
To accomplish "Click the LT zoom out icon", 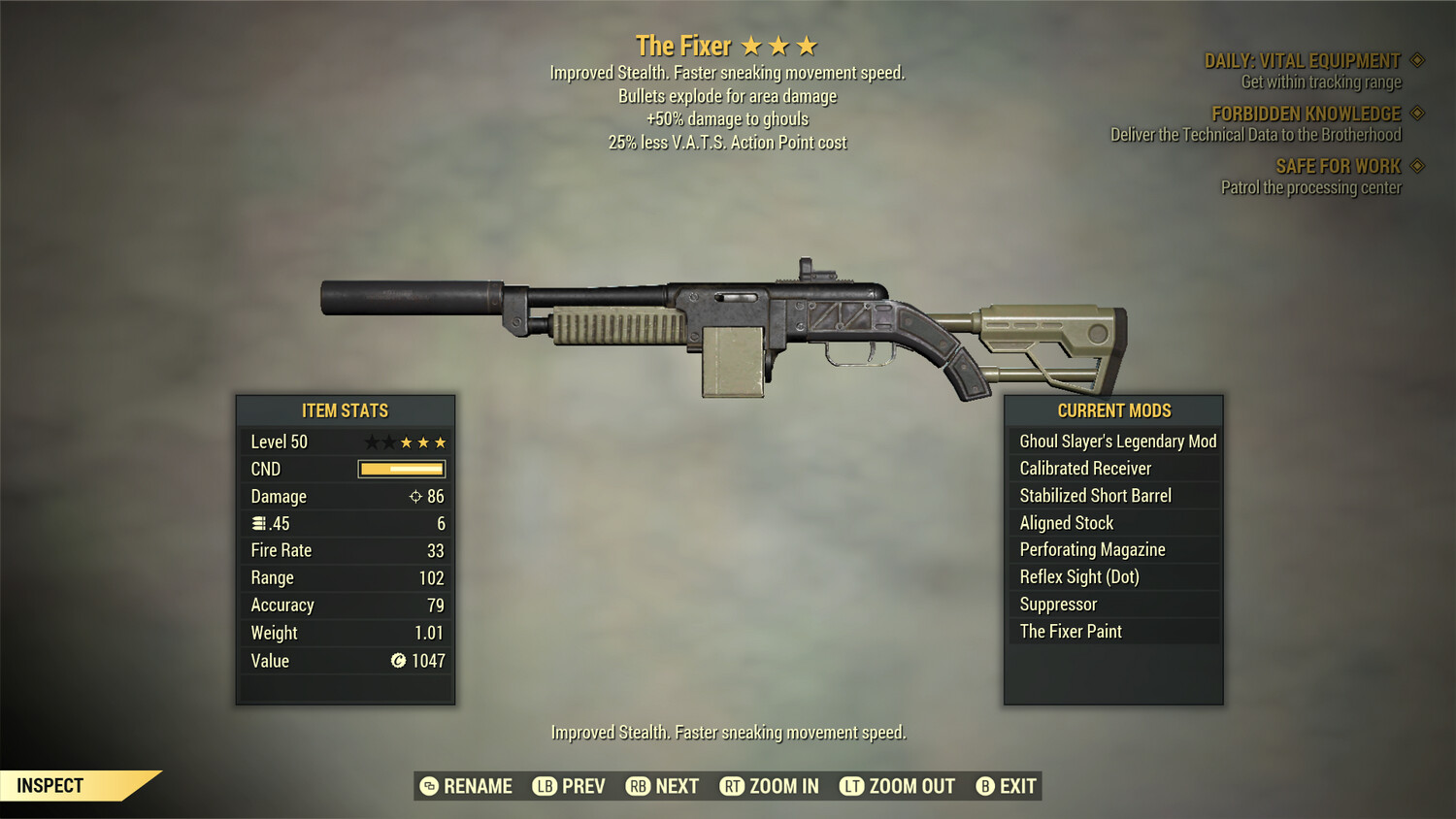I will point(851,786).
